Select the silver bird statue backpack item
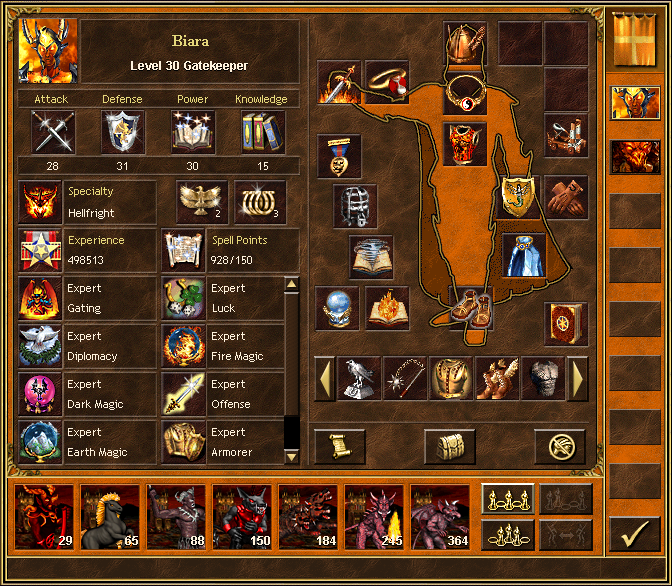This screenshot has height=586, width=672. pyautogui.click(x=358, y=379)
